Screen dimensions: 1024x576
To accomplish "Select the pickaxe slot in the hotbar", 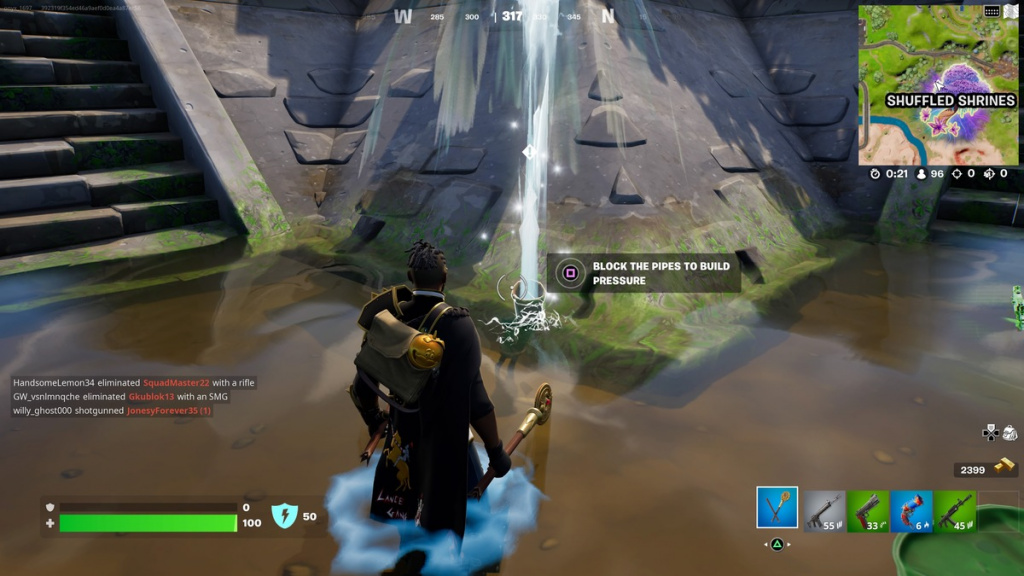I will (x=777, y=508).
